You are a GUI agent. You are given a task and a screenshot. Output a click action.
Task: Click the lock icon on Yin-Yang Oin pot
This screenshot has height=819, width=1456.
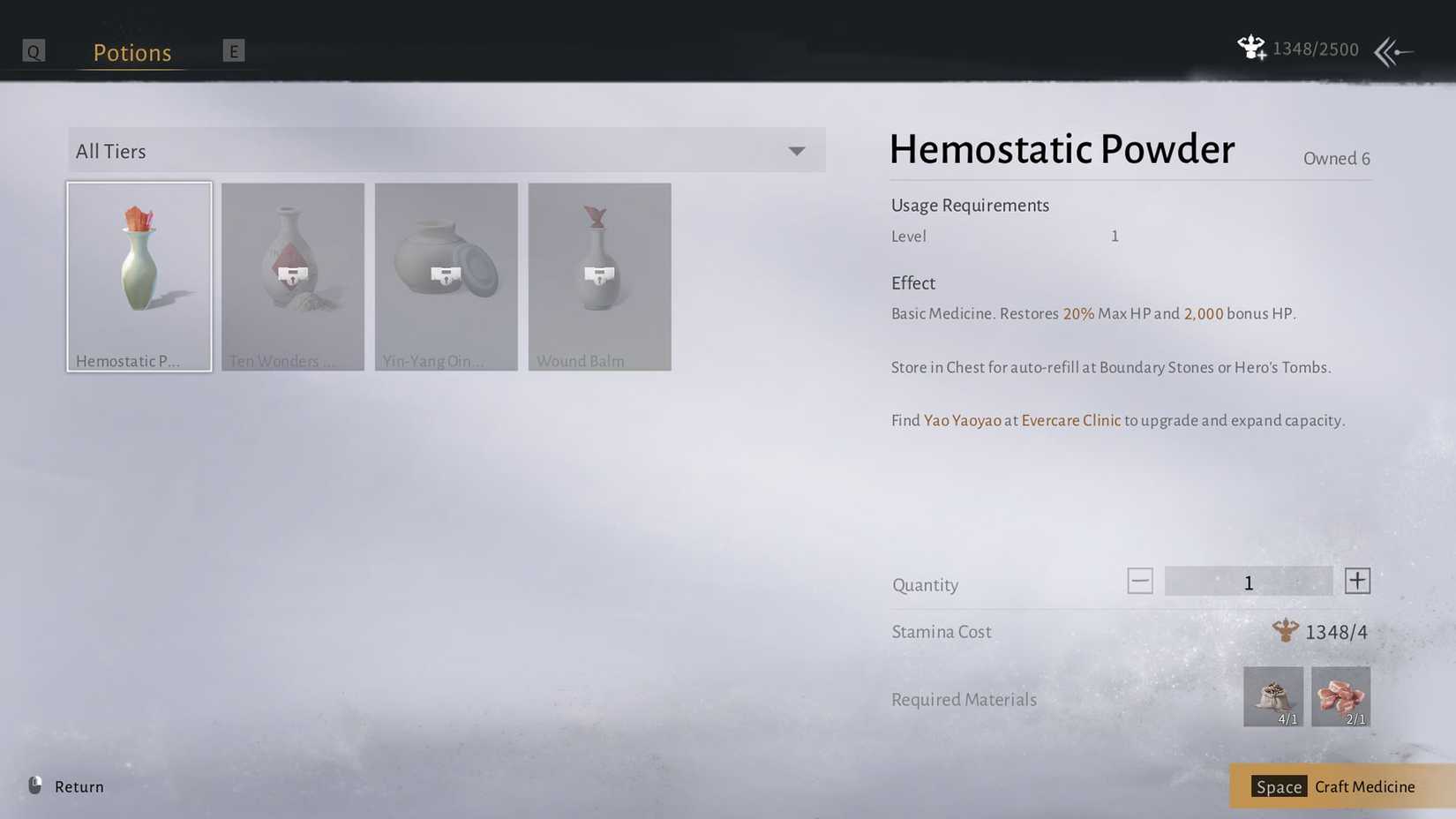(446, 277)
